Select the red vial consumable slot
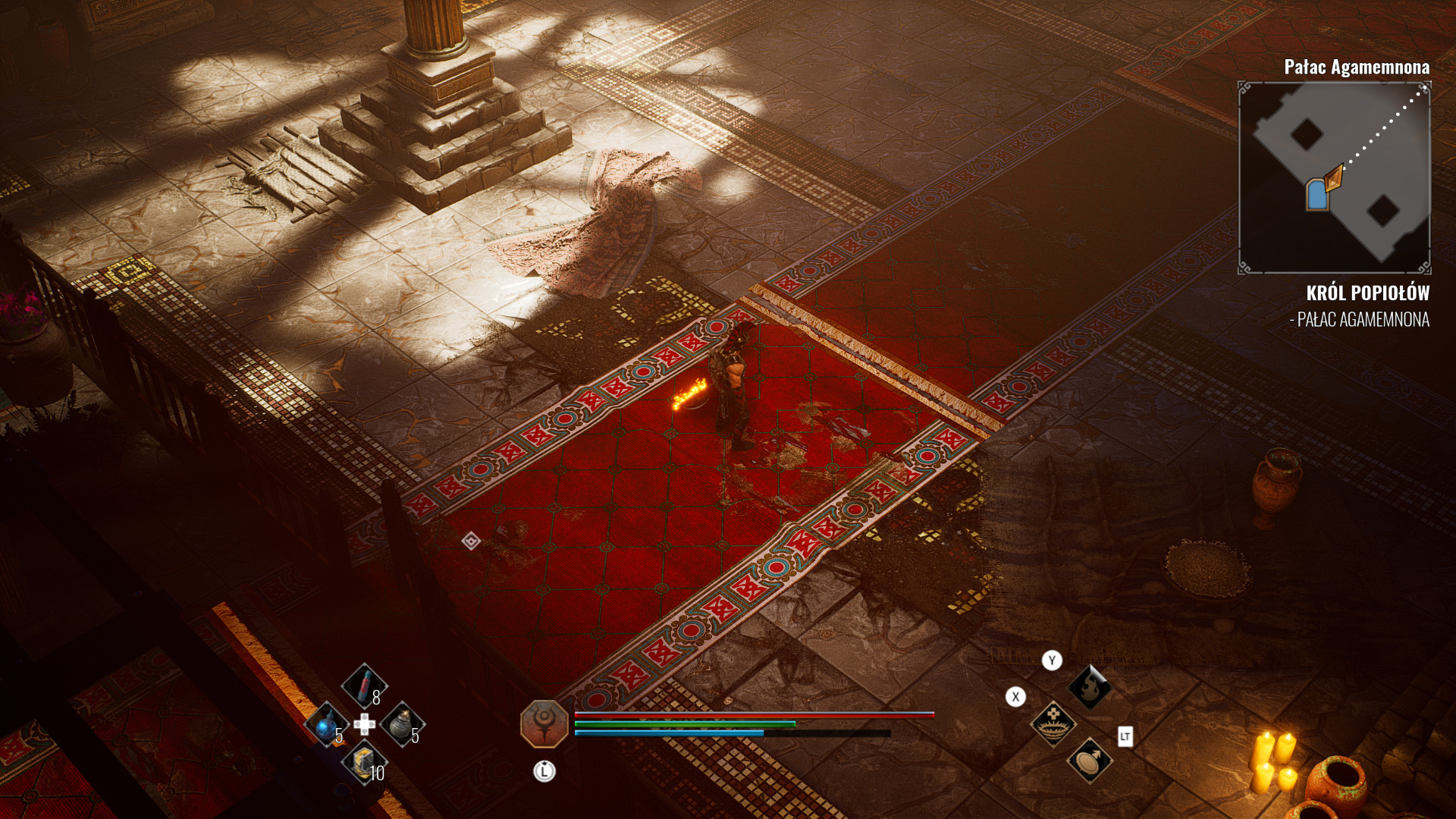This screenshot has width=1456, height=819. [x=364, y=684]
